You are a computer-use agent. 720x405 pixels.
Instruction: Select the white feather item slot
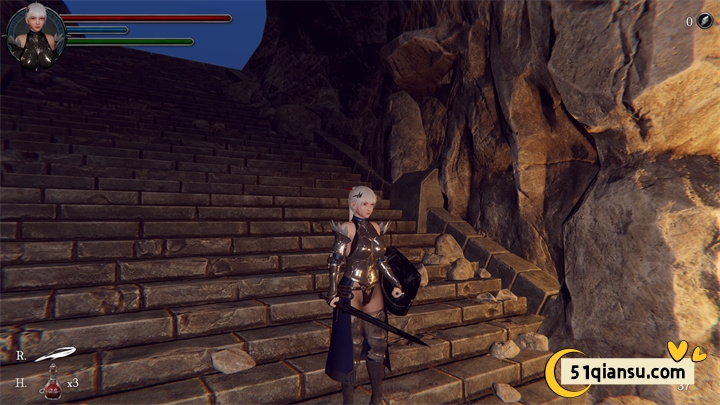[55, 354]
